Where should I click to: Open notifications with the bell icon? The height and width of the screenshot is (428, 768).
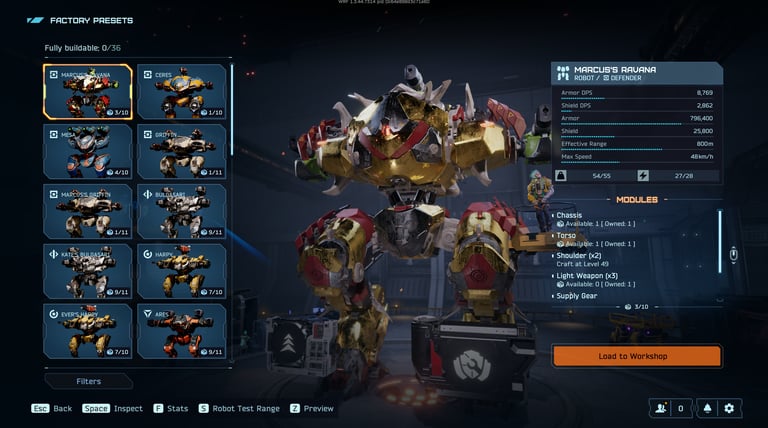click(708, 408)
